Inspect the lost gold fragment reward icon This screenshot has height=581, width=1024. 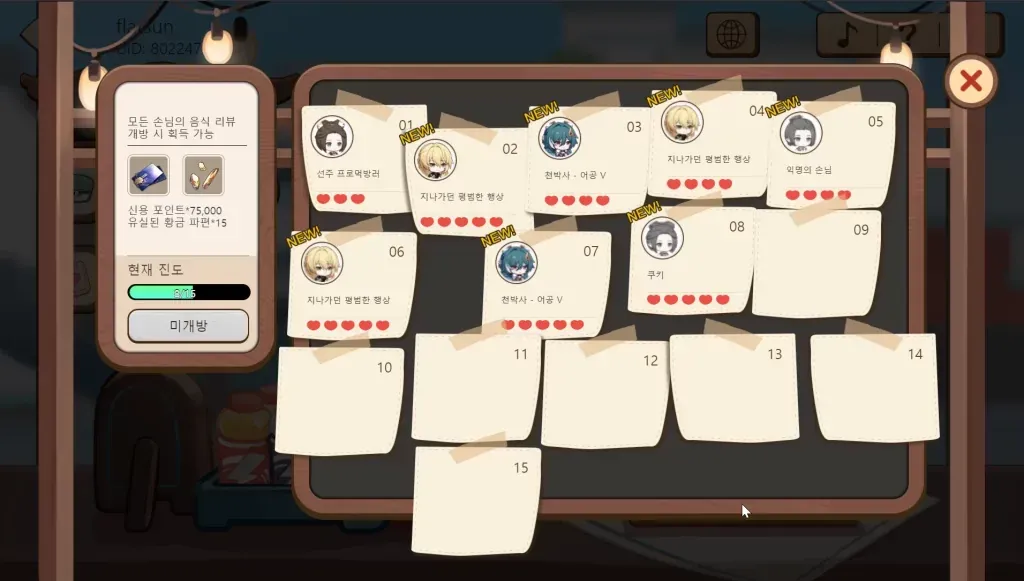click(x=204, y=175)
